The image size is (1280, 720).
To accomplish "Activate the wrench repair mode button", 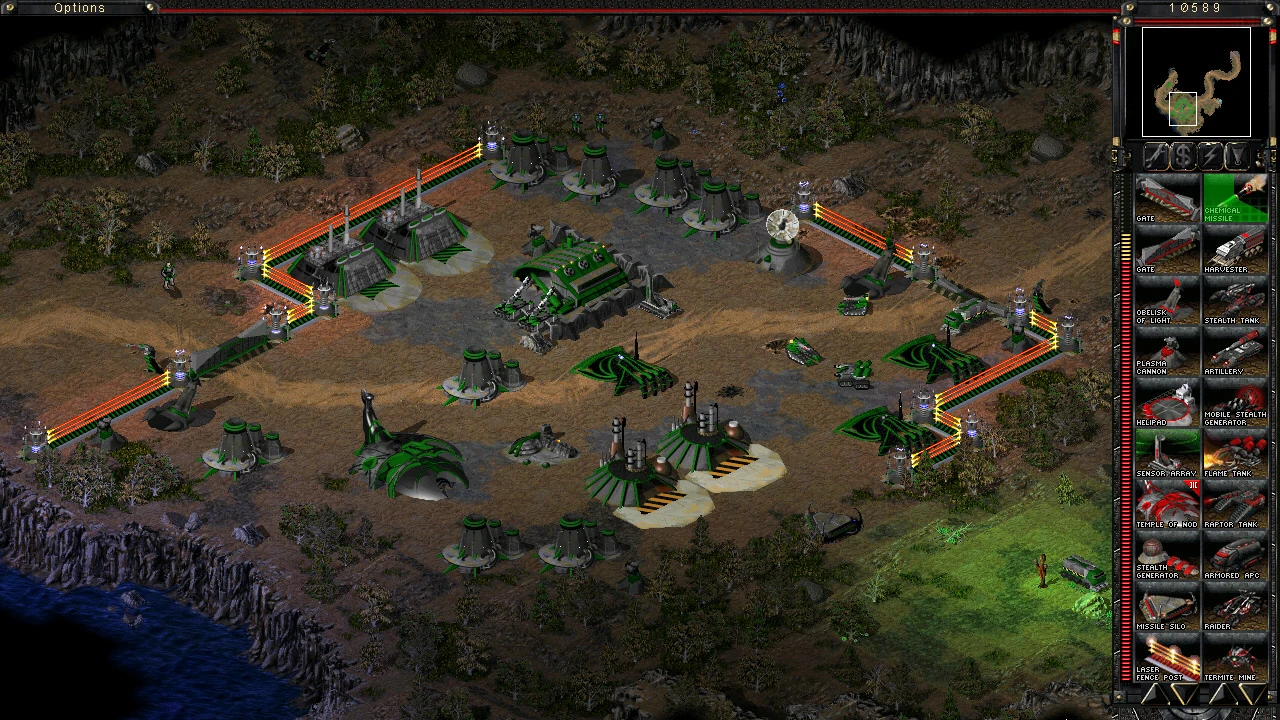I will click(1157, 156).
